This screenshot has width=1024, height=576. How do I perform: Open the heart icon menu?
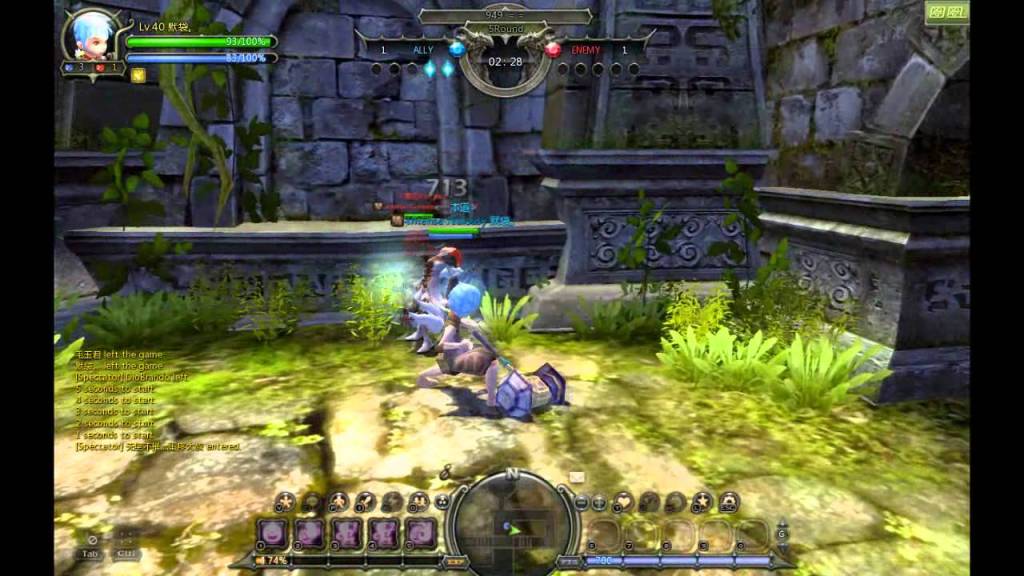click(x=622, y=501)
